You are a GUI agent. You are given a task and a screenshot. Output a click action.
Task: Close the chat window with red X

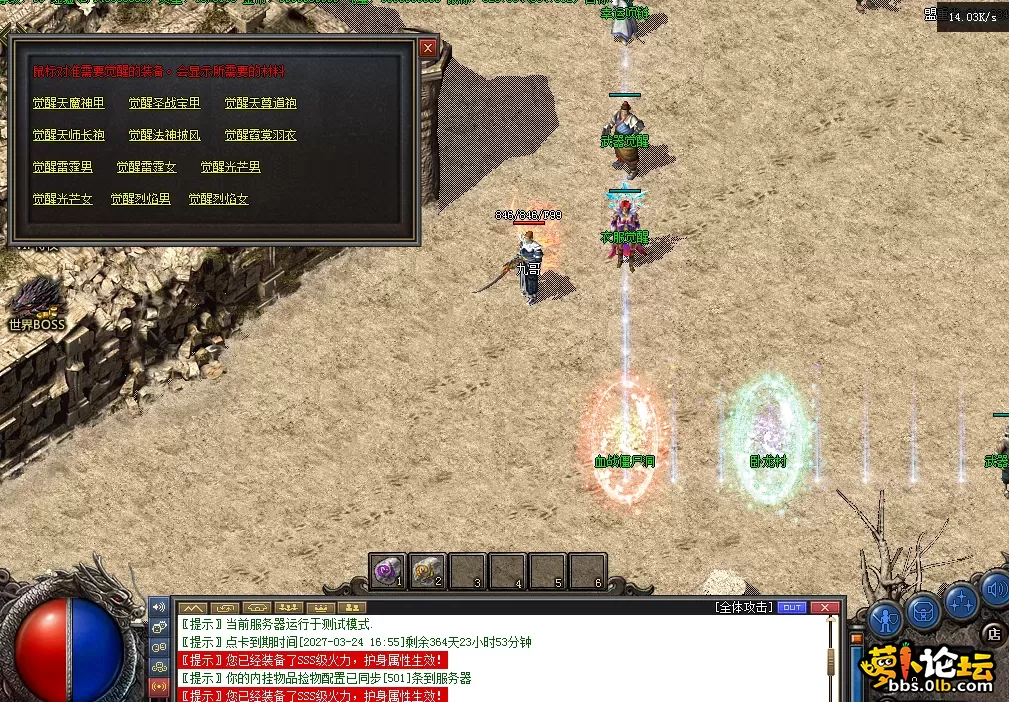click(824, 607)
